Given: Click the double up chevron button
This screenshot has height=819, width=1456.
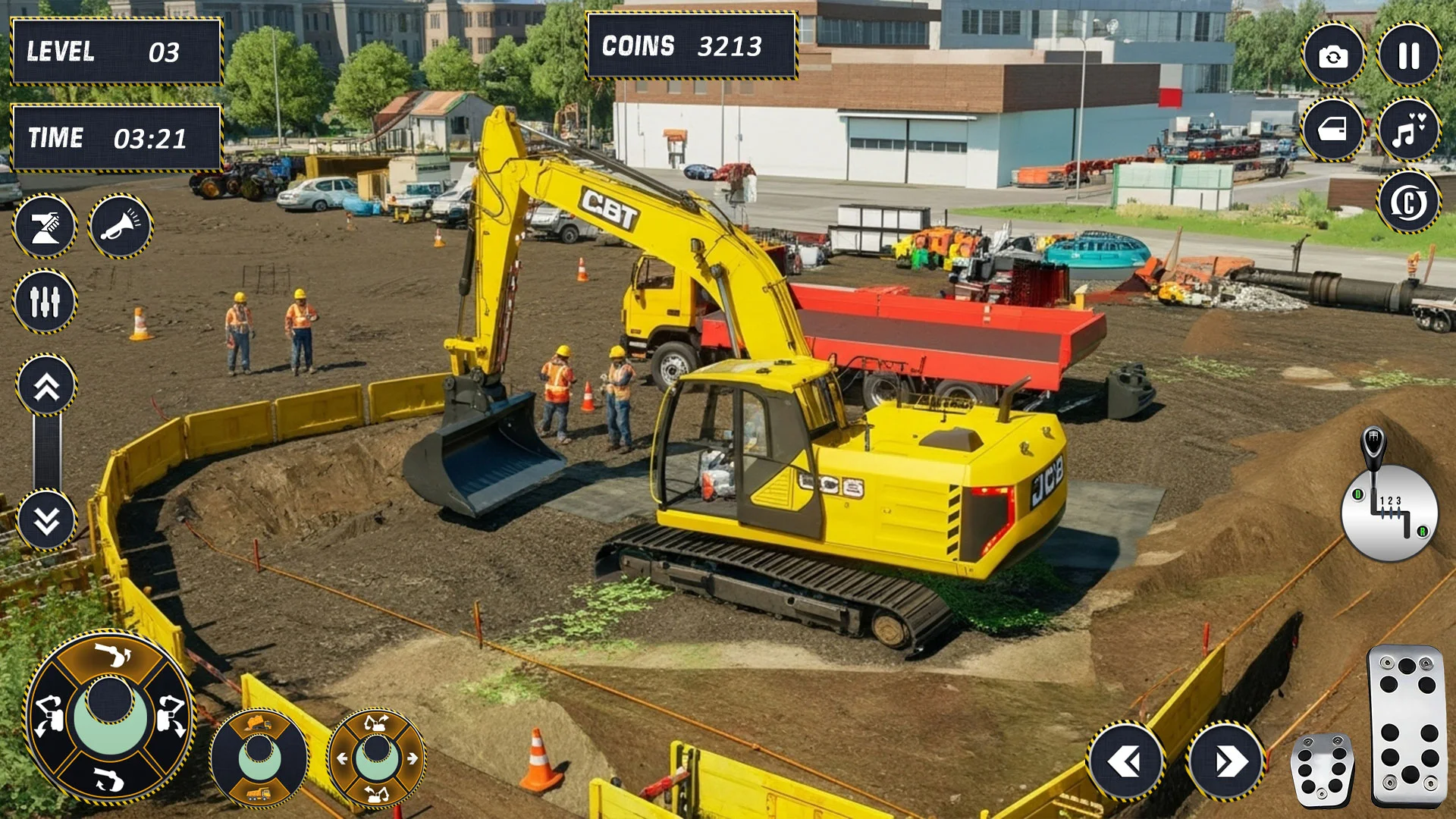Looking at the screenshot, I should point(46,386).
